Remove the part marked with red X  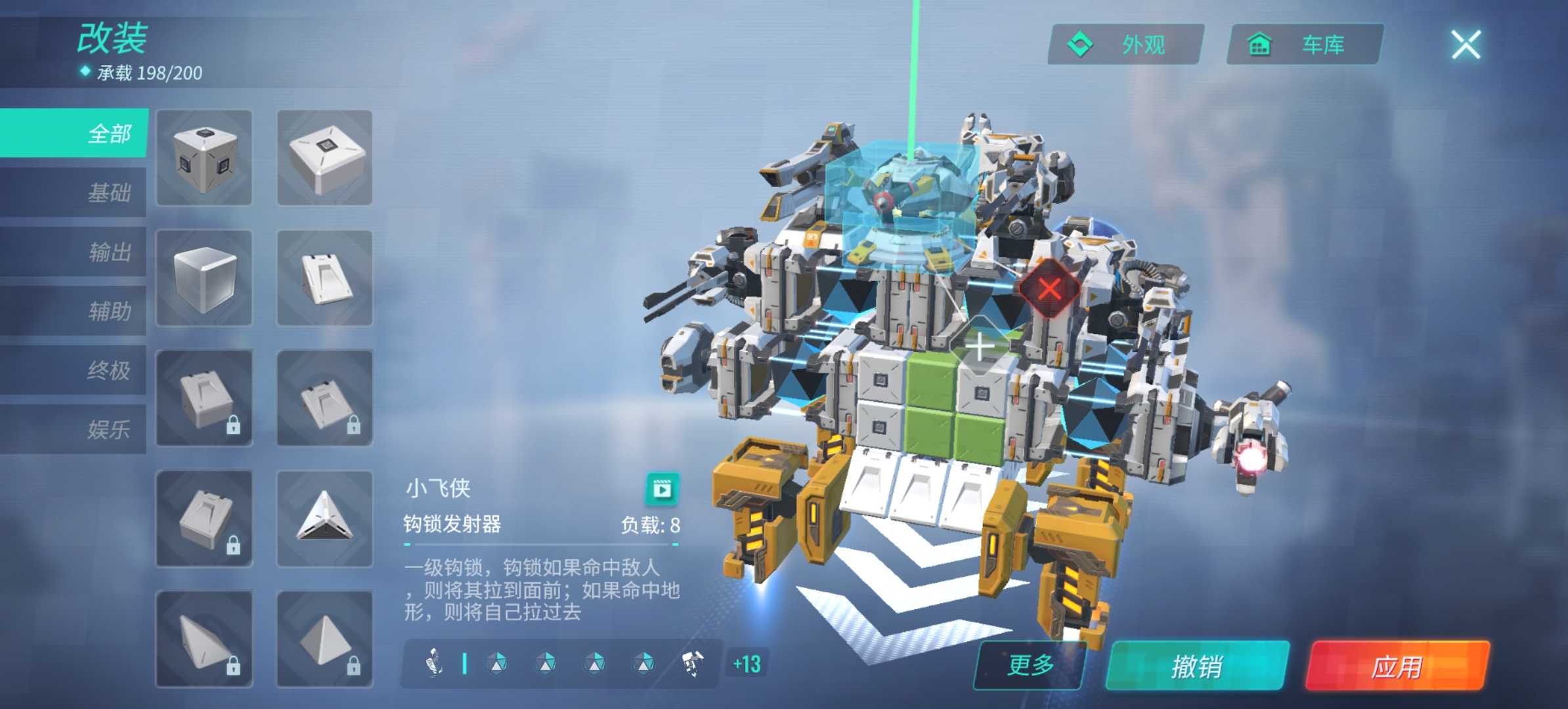[1049, 289]
